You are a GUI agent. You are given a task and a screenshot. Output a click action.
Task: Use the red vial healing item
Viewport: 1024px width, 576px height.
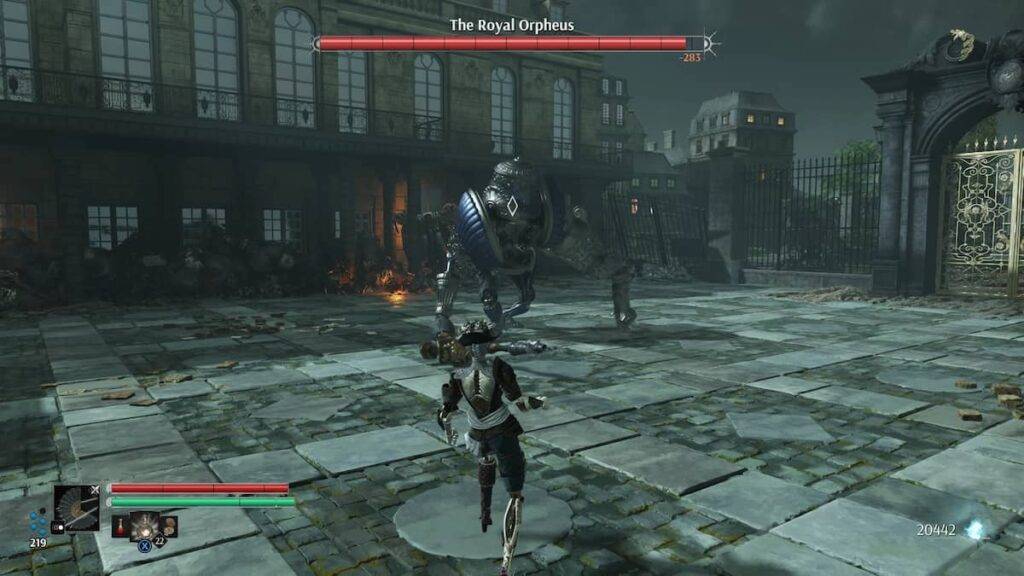(x=119, y=526)
